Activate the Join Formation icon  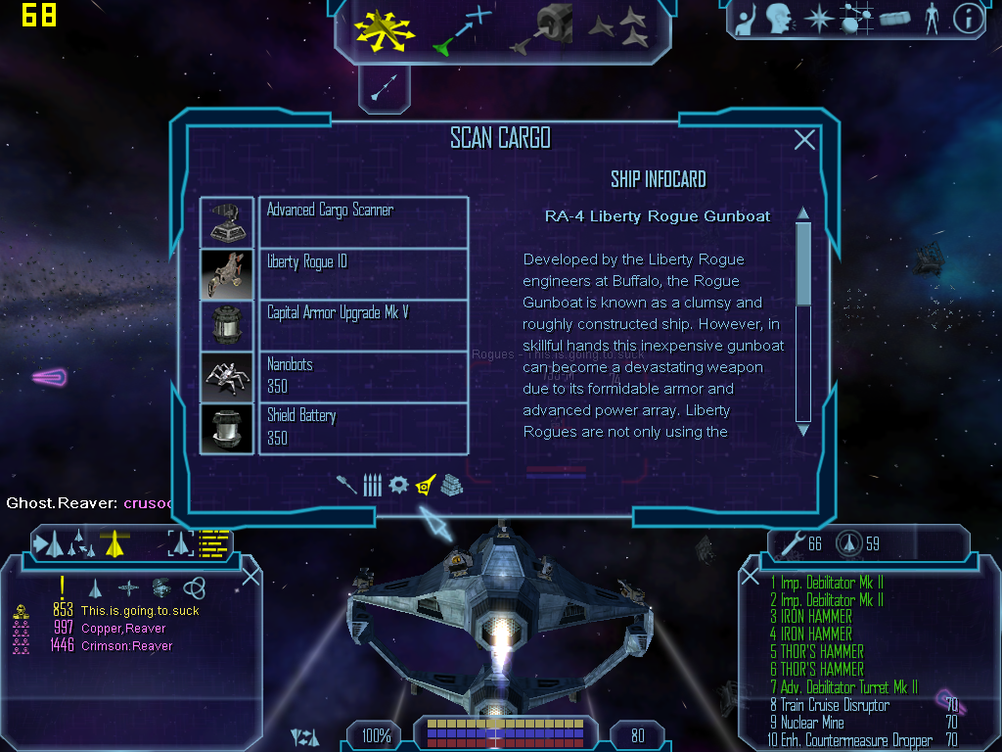[x=618, y=29]
